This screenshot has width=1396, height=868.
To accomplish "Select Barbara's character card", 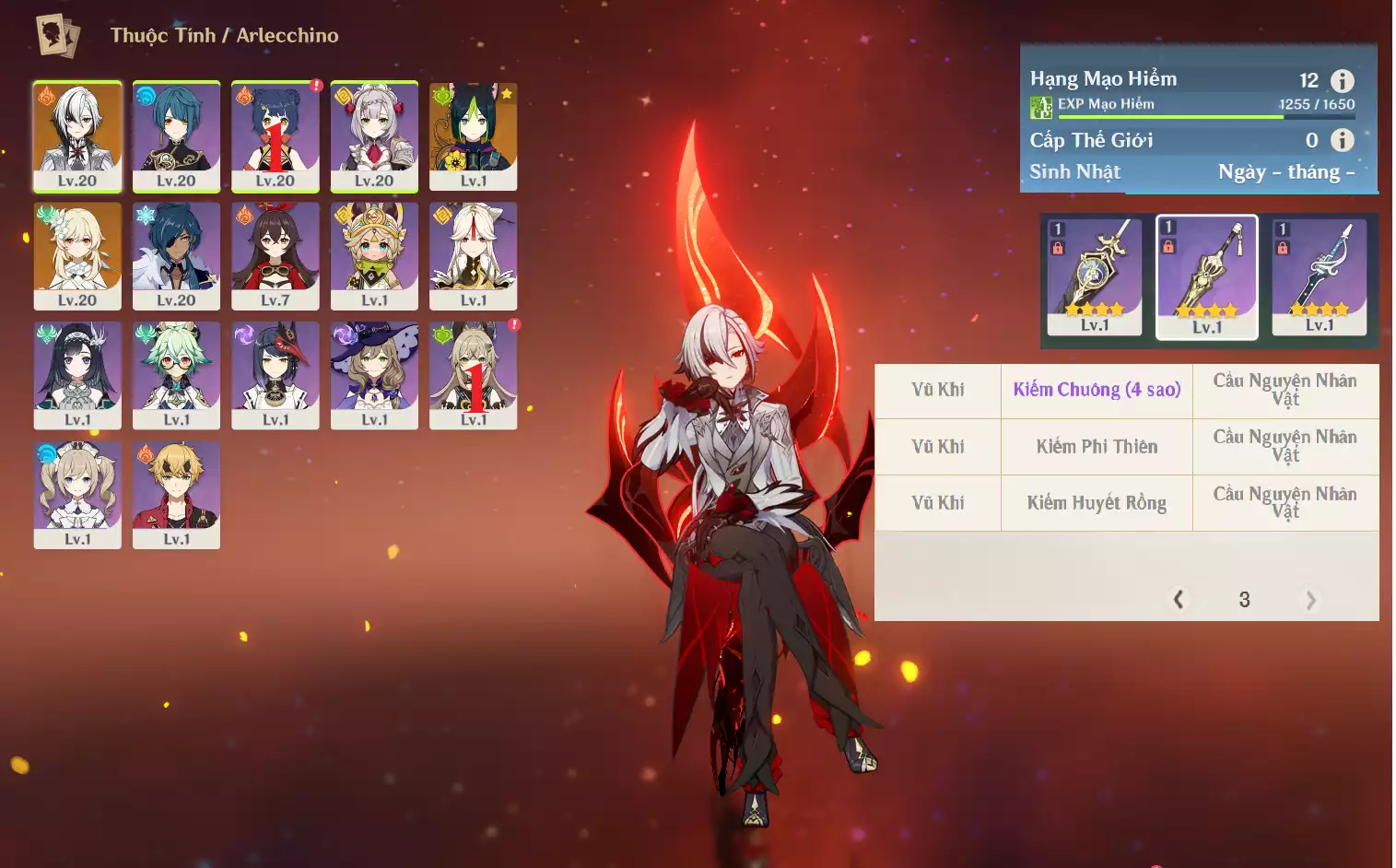I will [x=77, y=495].
